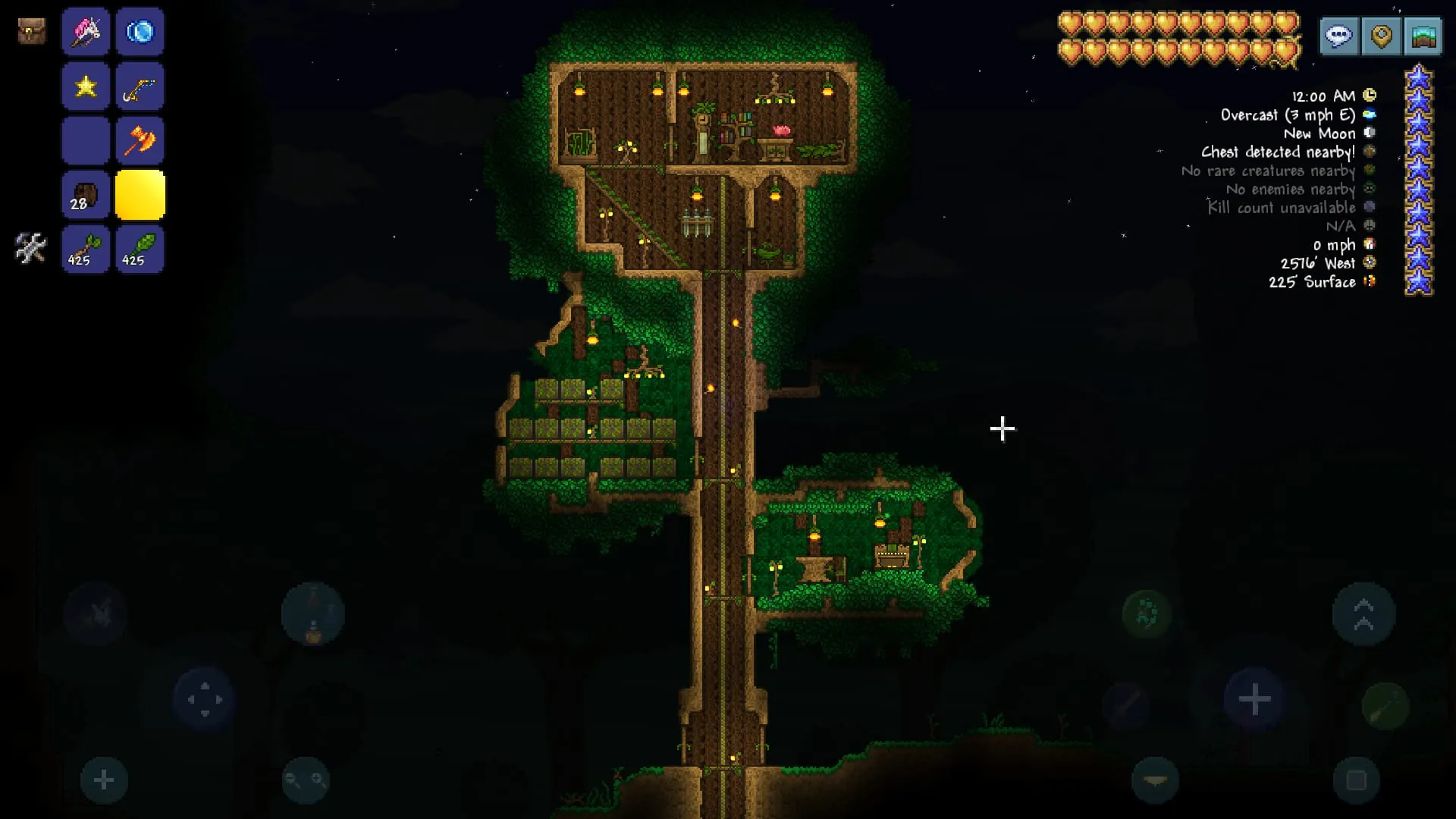1456x819 pixels.
Task: Select the fishing pole in the hotbar
Action: coord(140,86)
